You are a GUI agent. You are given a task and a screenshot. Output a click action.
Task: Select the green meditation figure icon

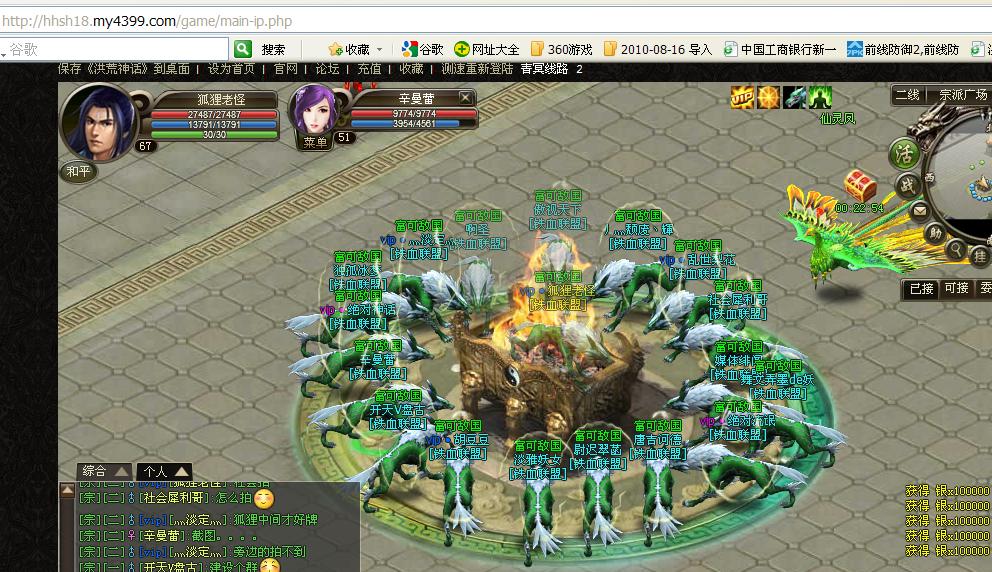pyautogui.click(x=820, y=97)
